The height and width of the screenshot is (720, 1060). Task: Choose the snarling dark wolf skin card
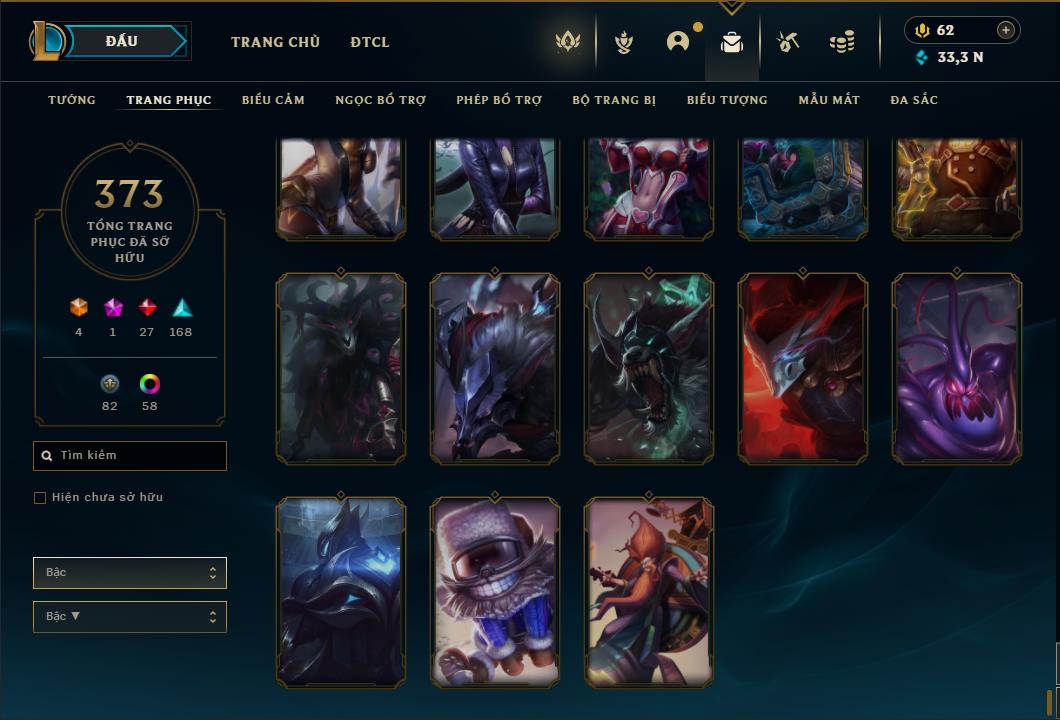[x=649, y=369]
